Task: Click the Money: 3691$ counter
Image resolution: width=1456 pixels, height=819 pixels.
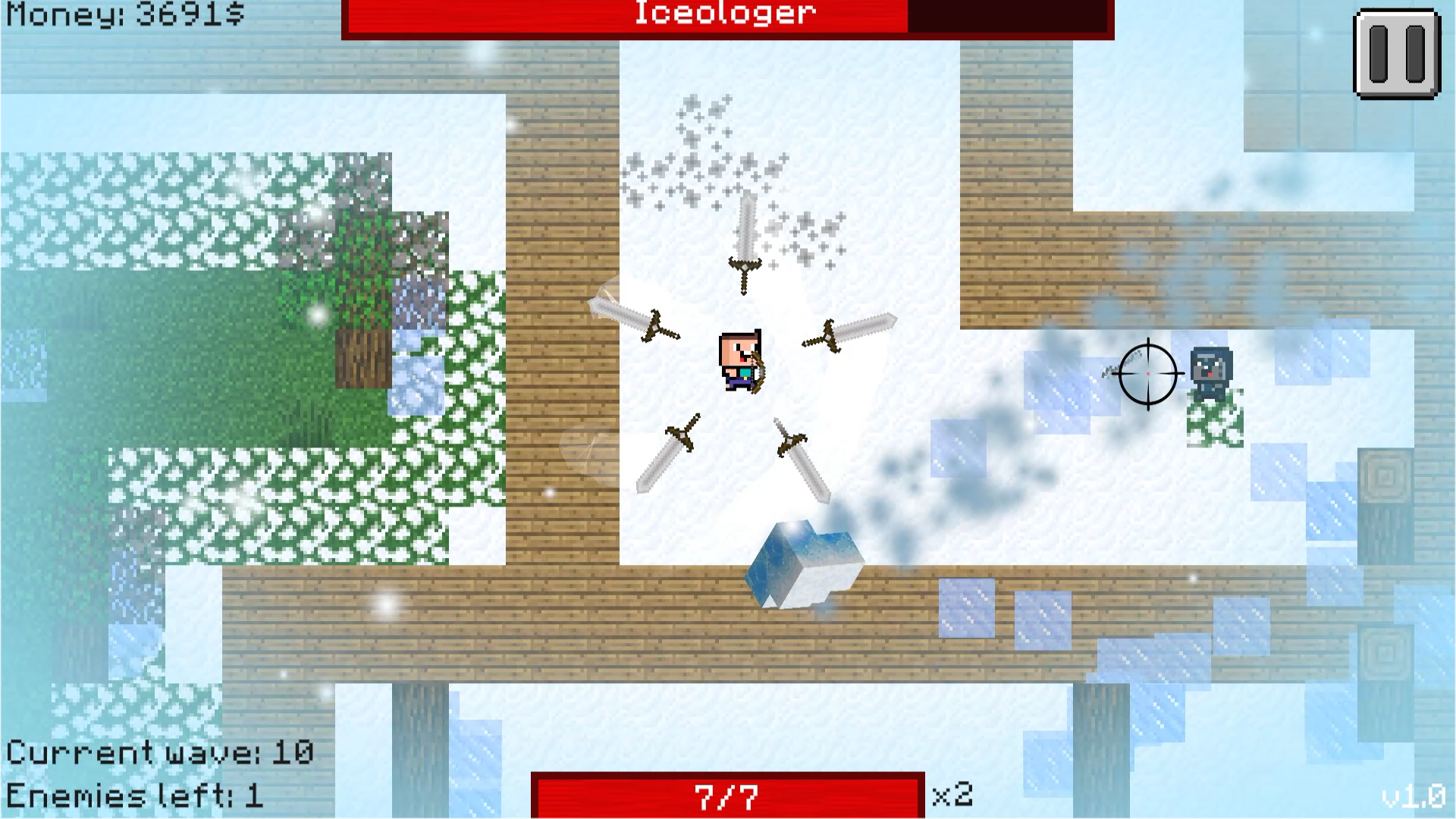Action: click(x=121, y=14)
